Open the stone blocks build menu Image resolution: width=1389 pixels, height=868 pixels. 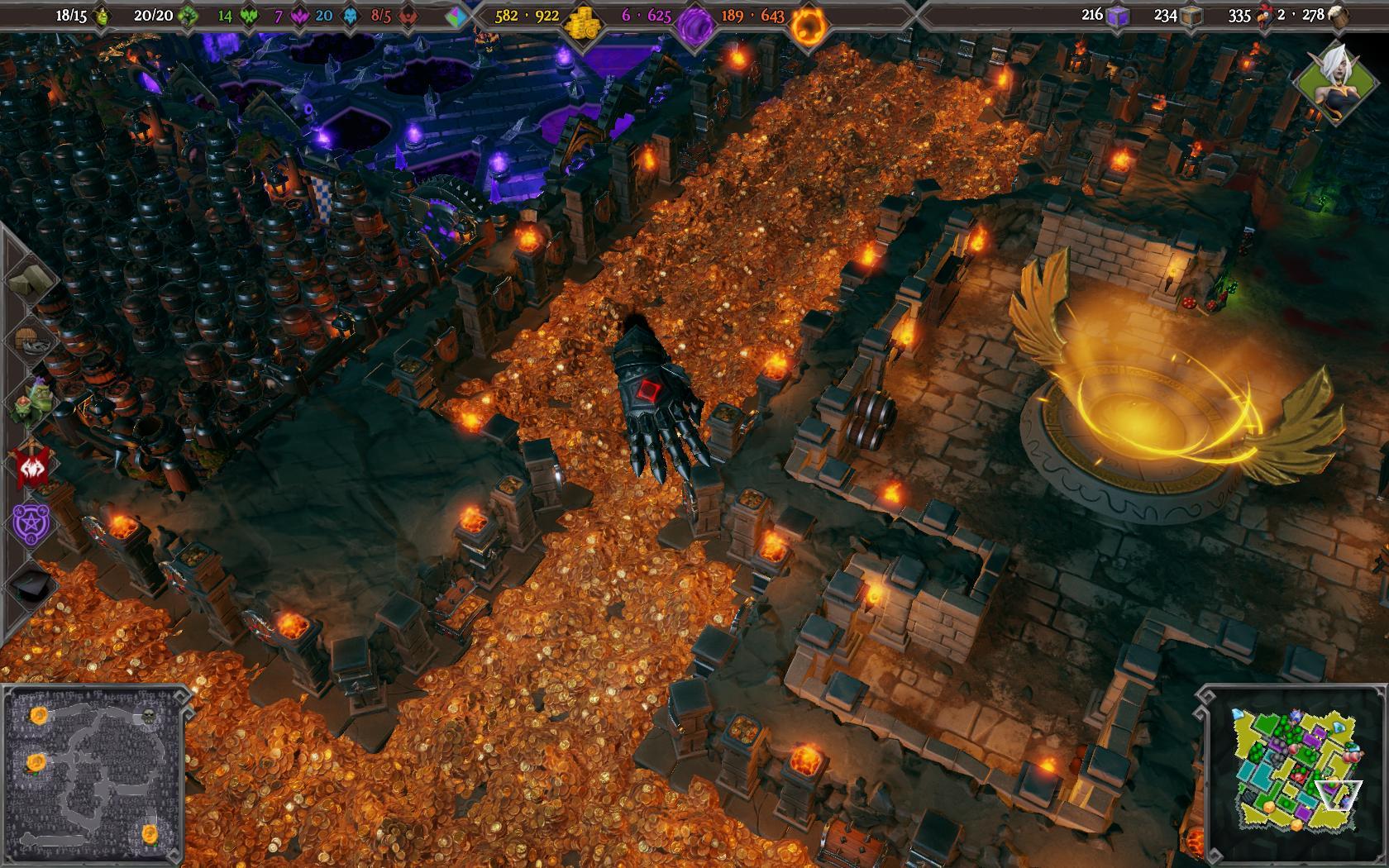31,279
